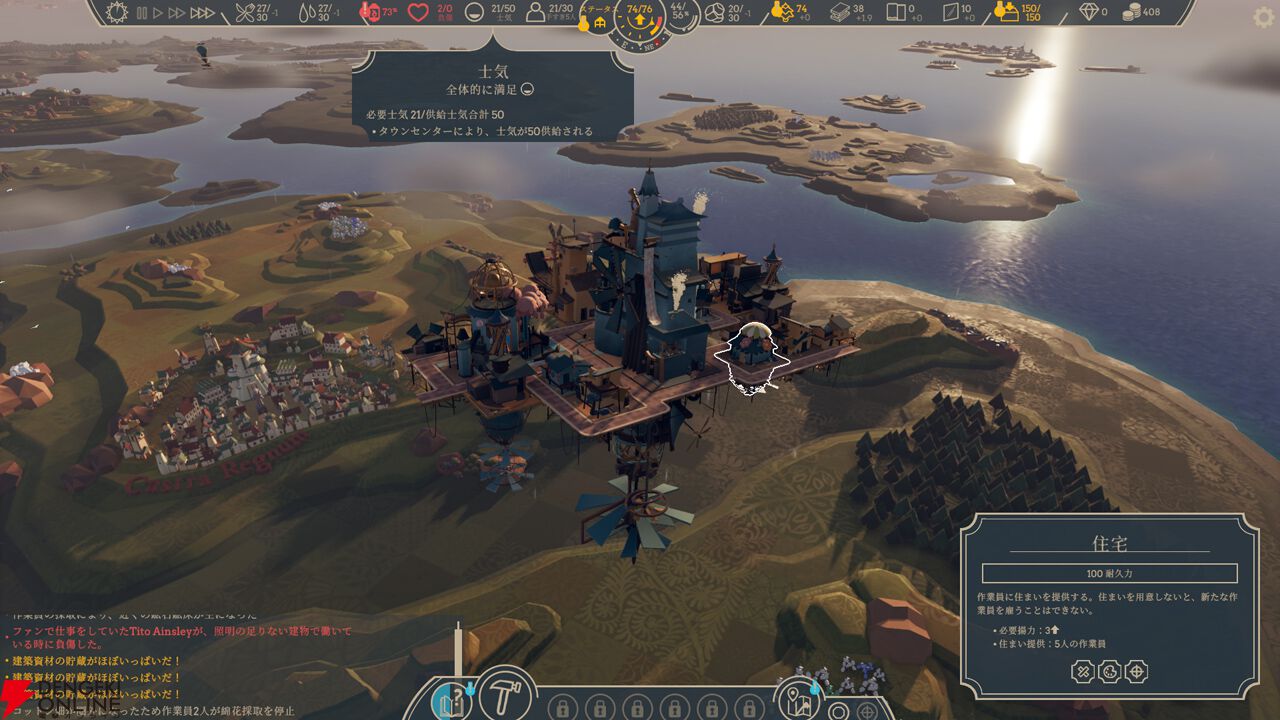Select the population worker icon
The height and width of the screenshot is (720, 1280).
click(535, 13)
